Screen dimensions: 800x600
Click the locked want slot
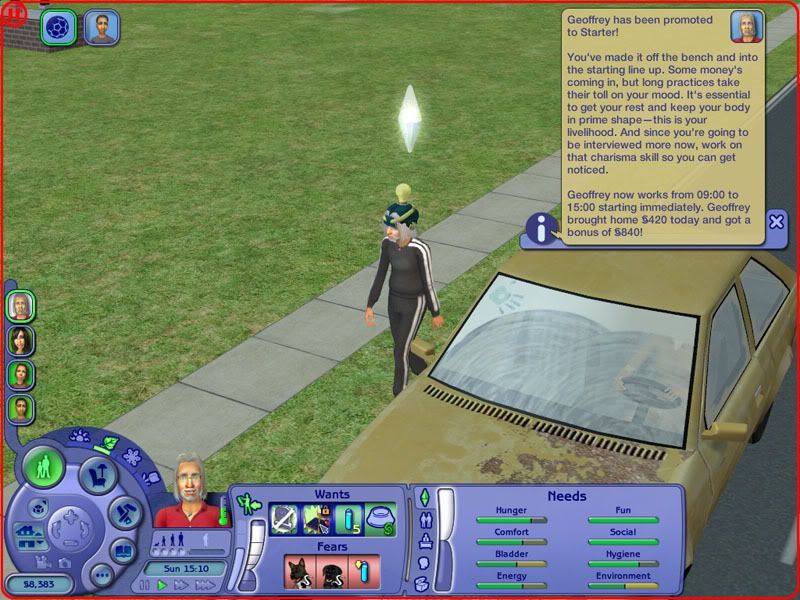[x=317, y=519]
